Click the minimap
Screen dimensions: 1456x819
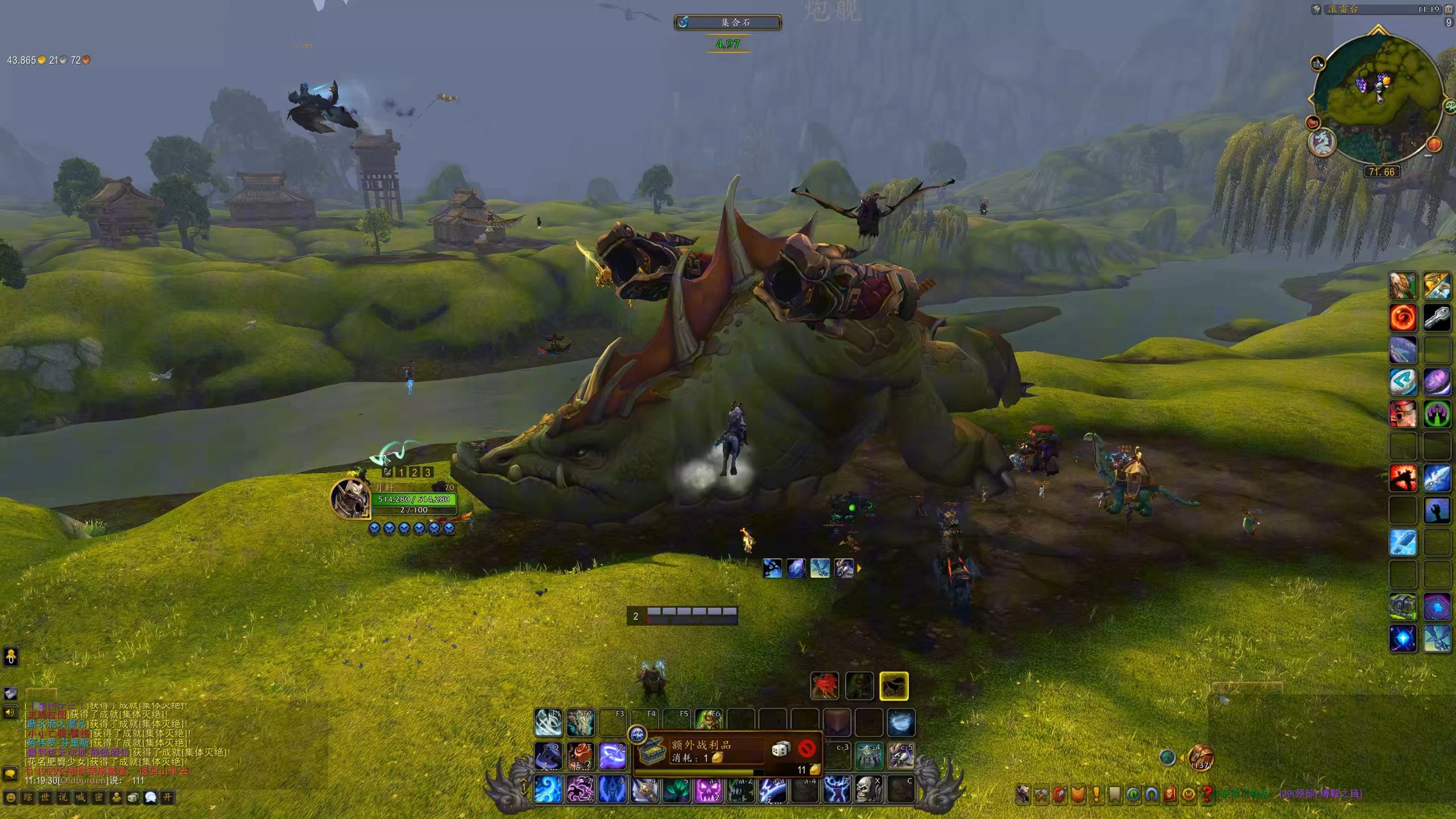[1378, 100]
